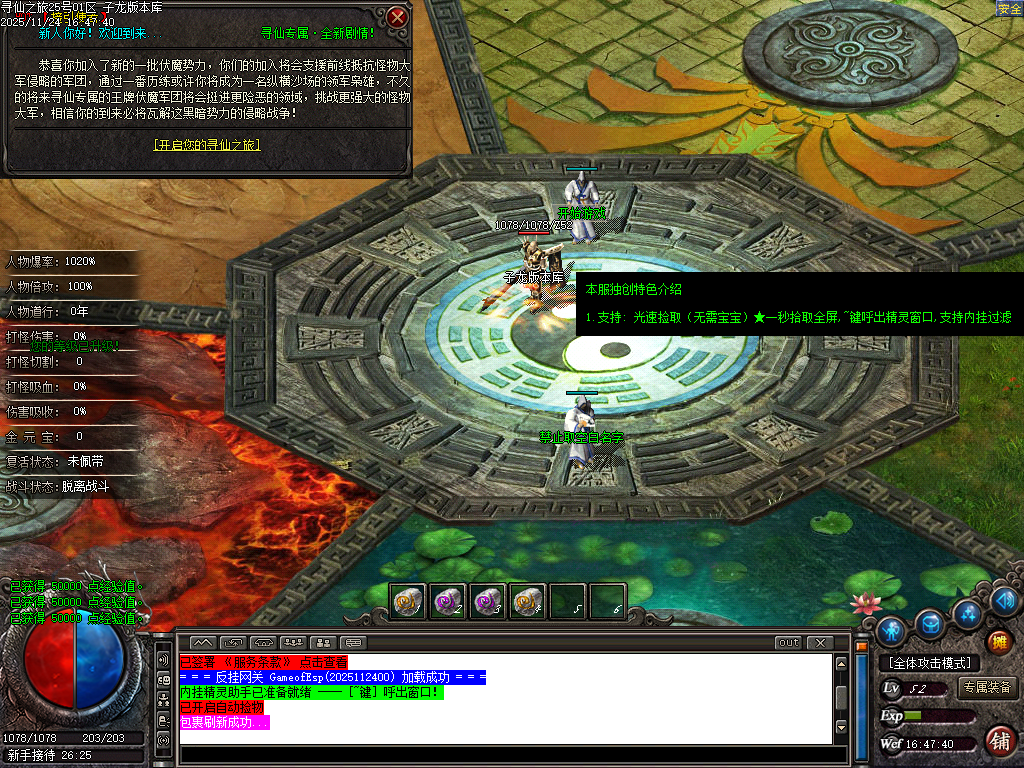Select the scroll in hotbar slot 1

point(407,601)
